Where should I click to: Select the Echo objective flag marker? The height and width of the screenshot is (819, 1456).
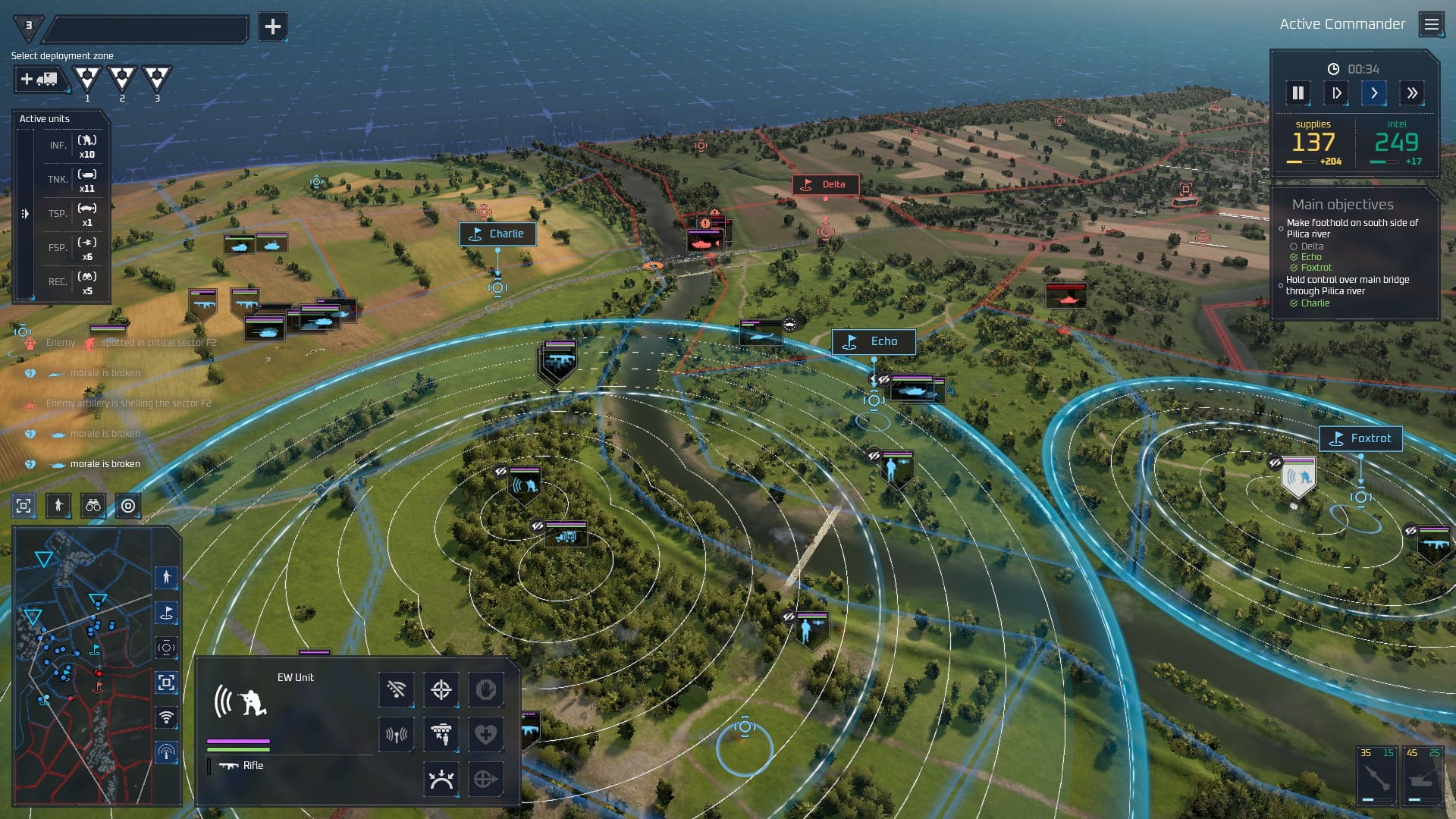pyautogui.click(x=874, y=342)
